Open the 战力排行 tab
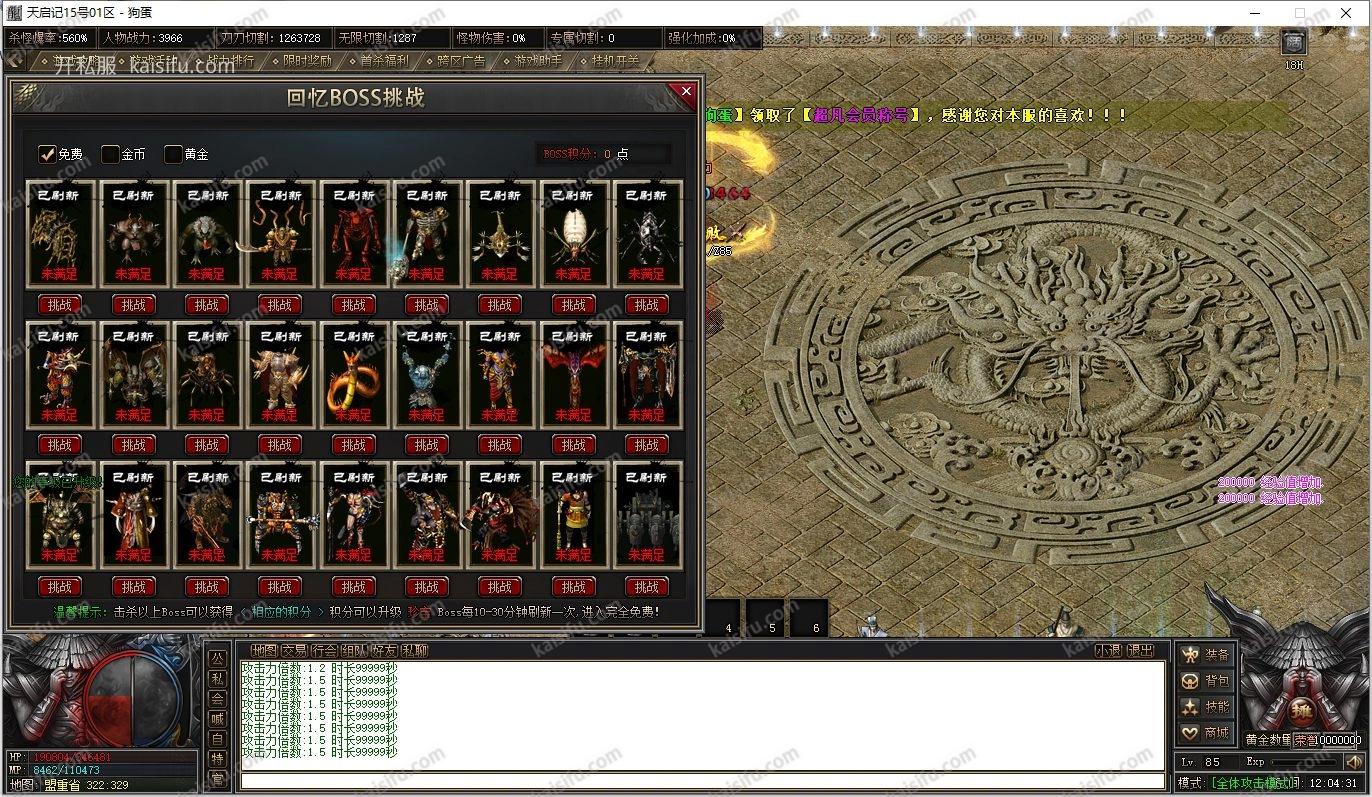1372x797 pixels. pos(228,61)
